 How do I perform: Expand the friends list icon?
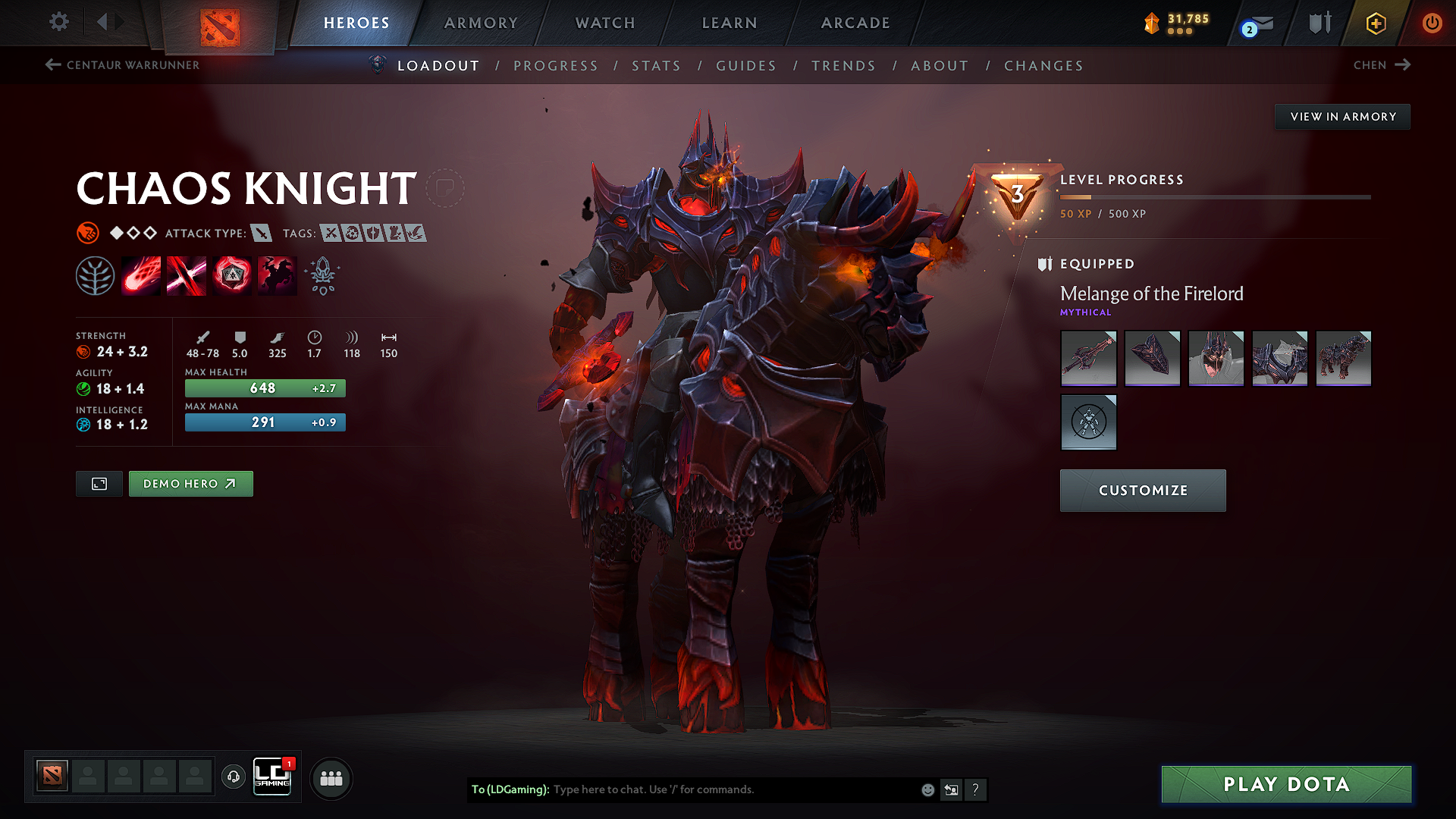coord(331,777)
